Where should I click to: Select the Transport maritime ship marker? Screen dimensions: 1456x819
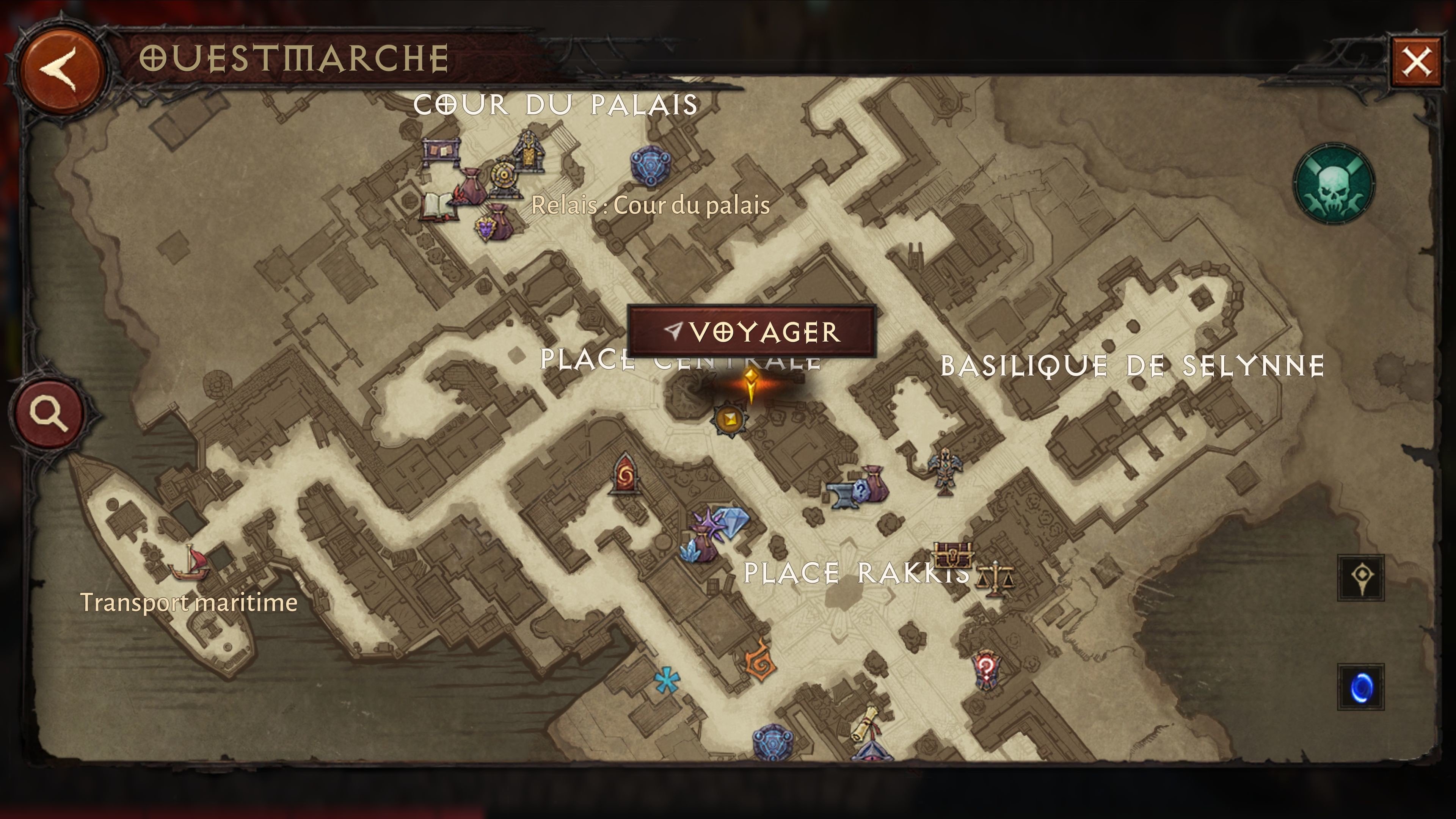[191, 562]
